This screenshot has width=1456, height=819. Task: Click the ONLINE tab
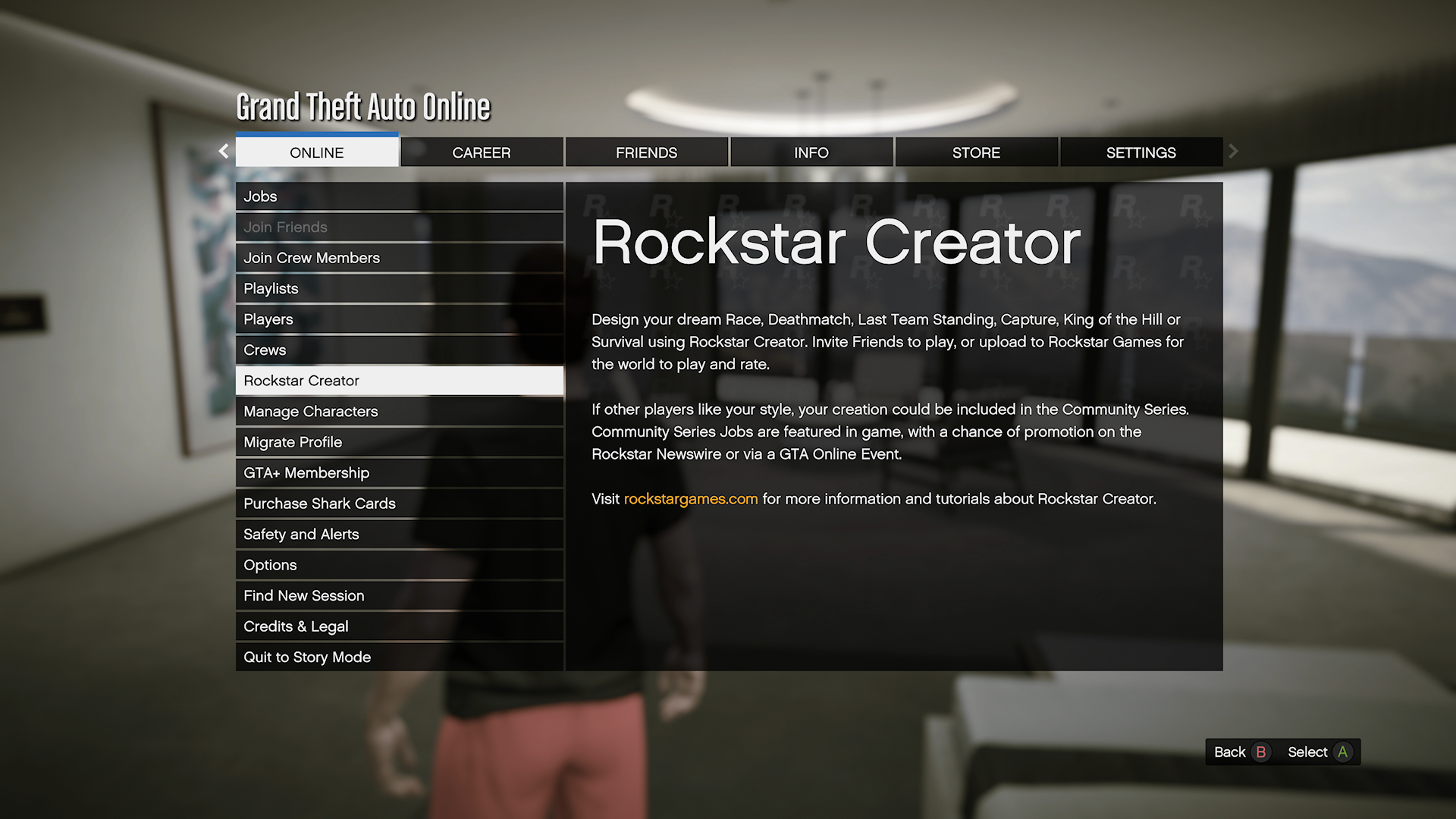coord(317,152)
